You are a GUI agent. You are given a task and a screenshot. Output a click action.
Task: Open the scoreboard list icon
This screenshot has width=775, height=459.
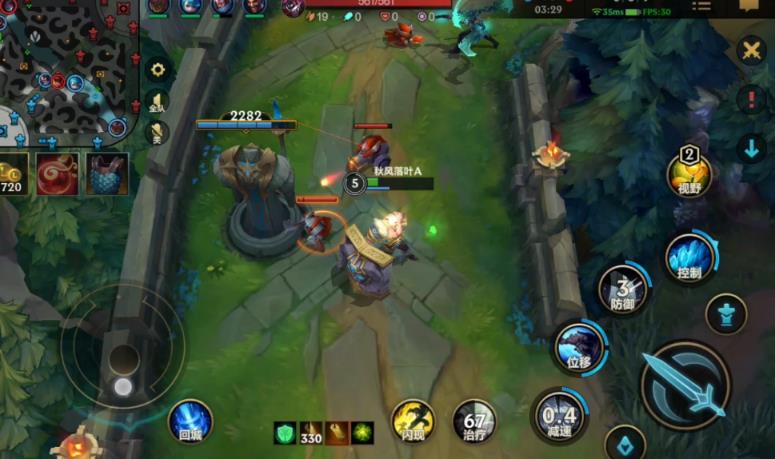tap(702, 7)
